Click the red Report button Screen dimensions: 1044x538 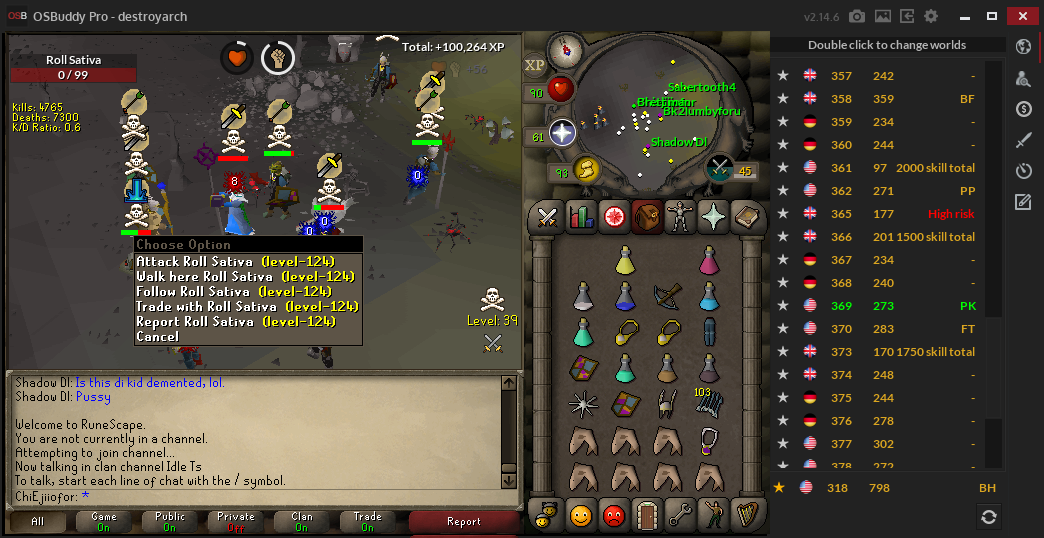[x=464, y=521]
